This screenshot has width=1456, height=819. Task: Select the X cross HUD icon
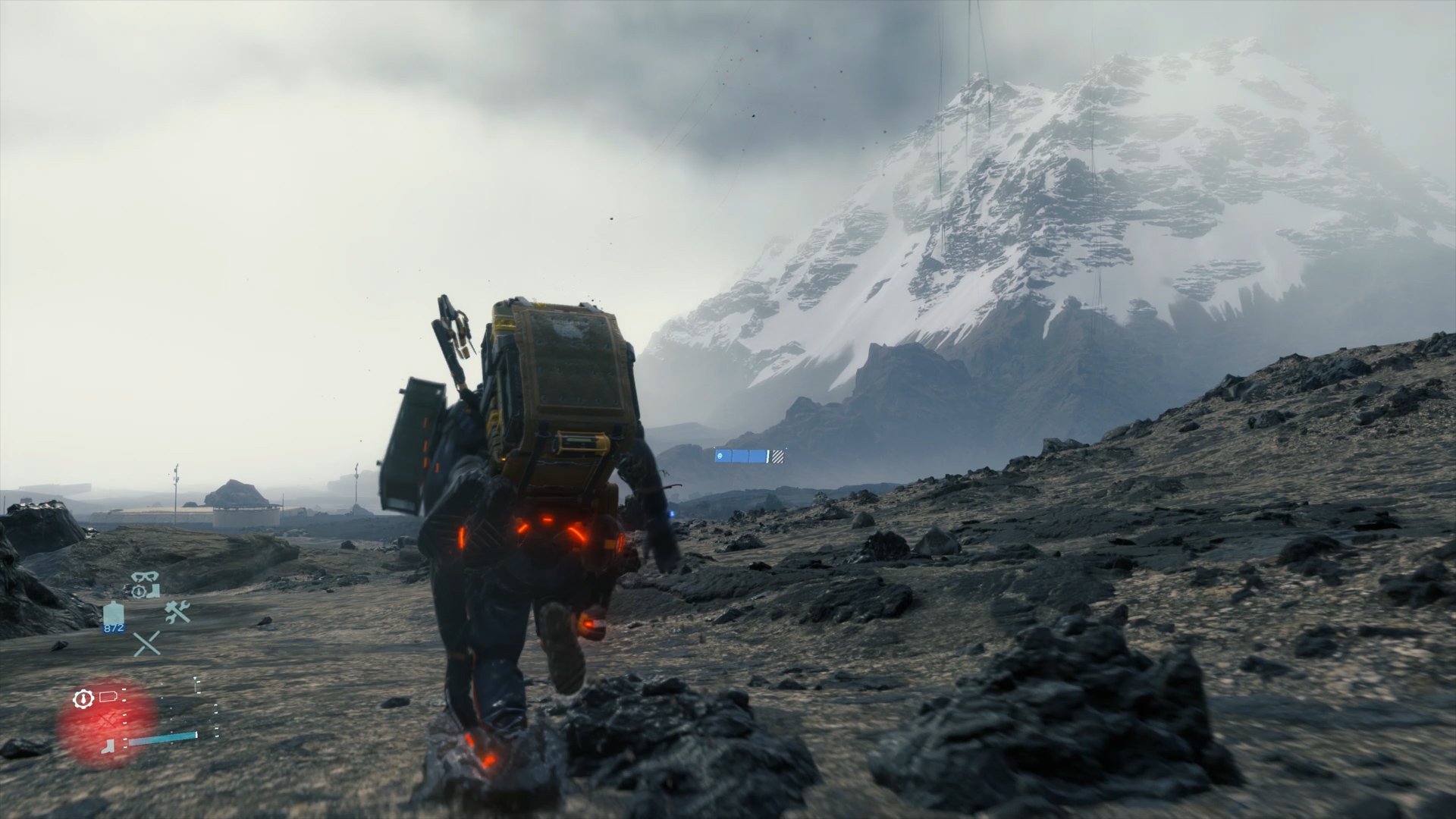(x=146, y=643)
